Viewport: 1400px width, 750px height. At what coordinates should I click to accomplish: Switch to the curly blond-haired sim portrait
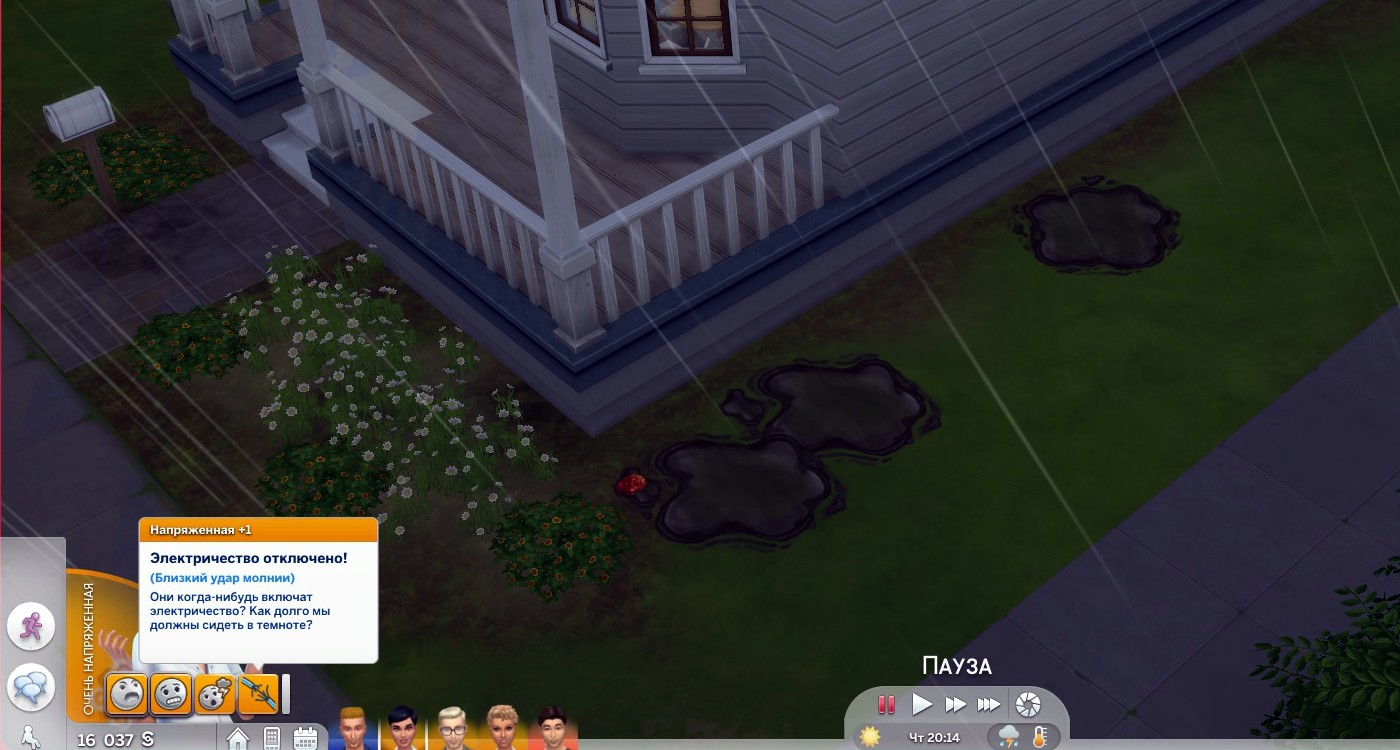coord(503,729)
